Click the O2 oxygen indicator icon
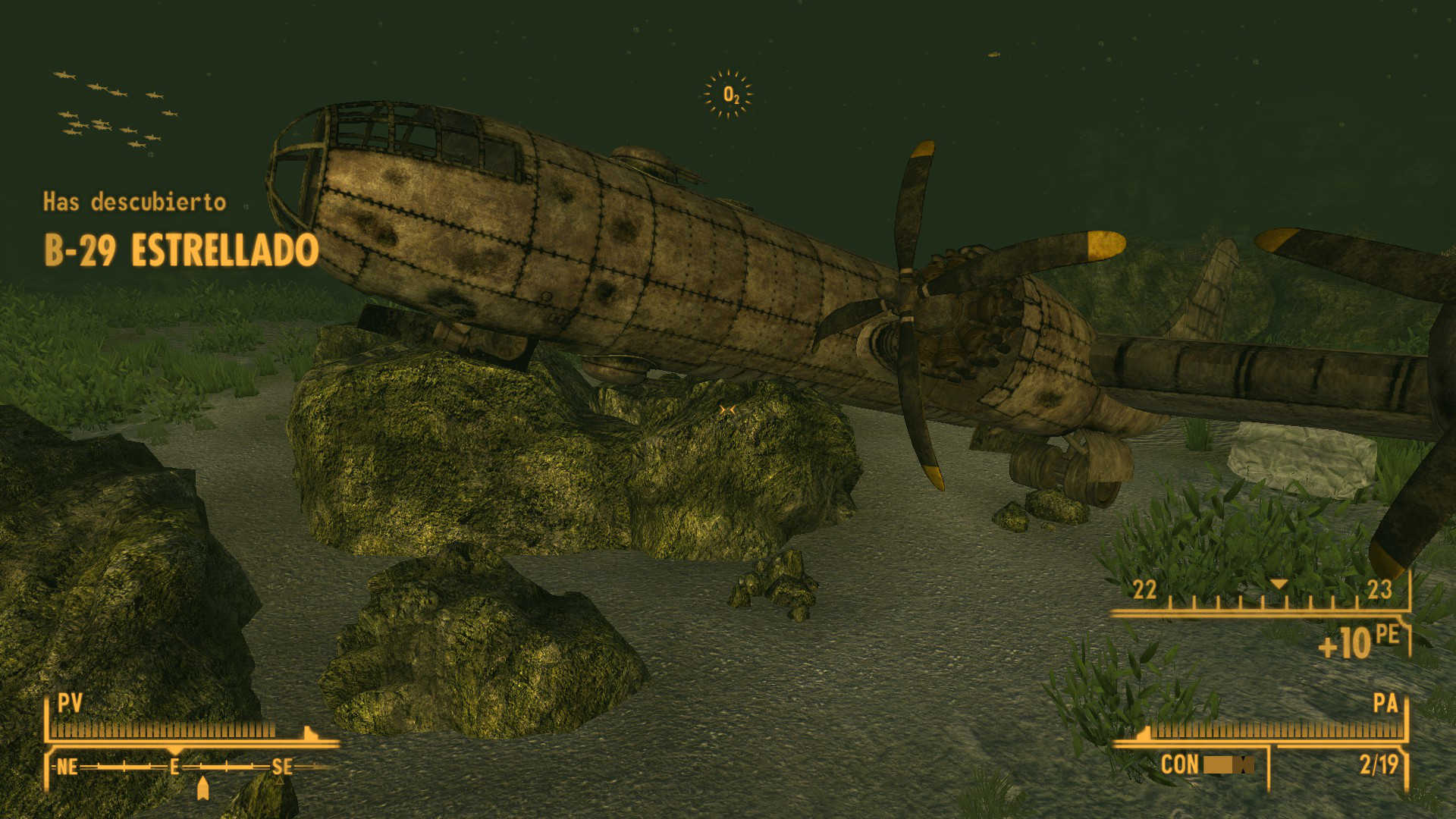 pyautogui.click(x=729, y=95)
